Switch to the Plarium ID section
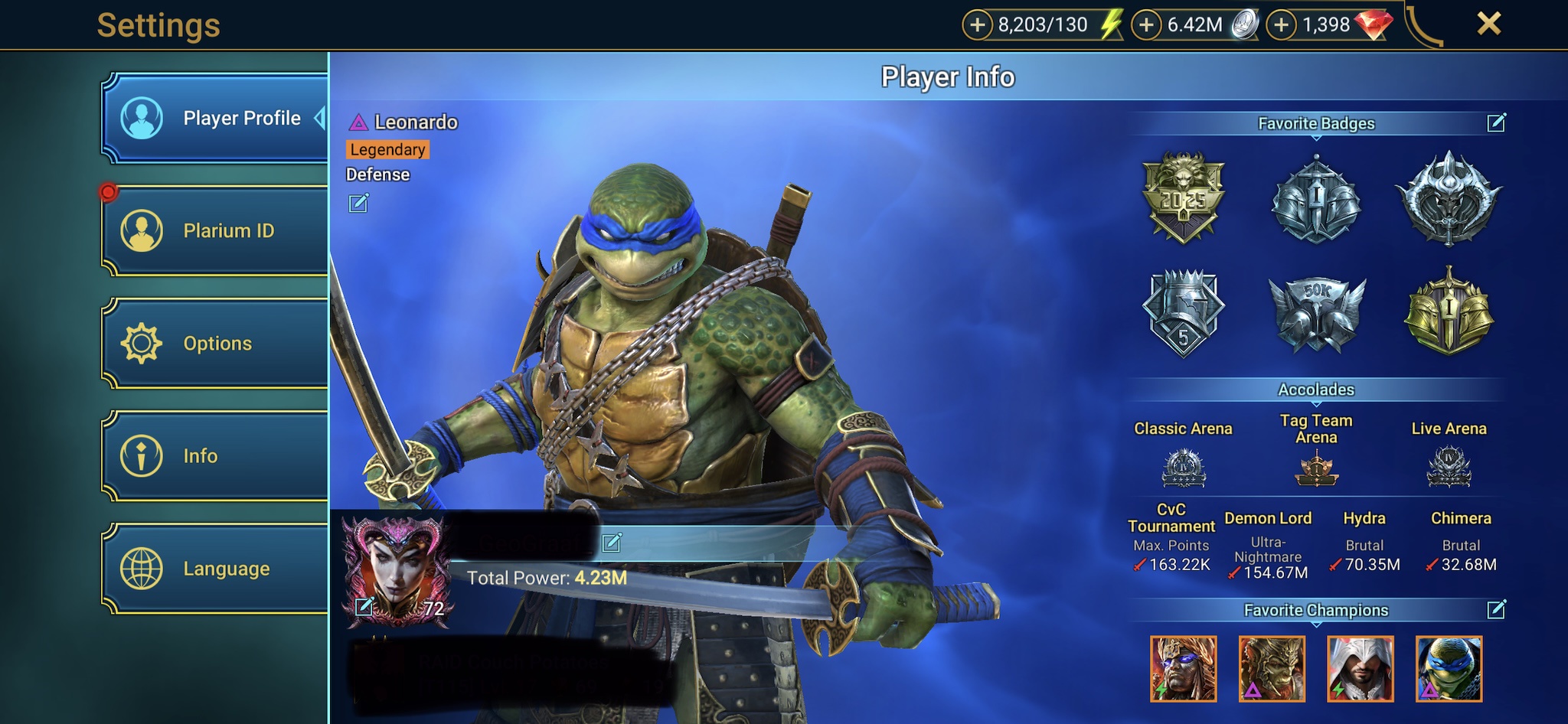The width and height of the screenshot is (1568, 724). point(214,230)
